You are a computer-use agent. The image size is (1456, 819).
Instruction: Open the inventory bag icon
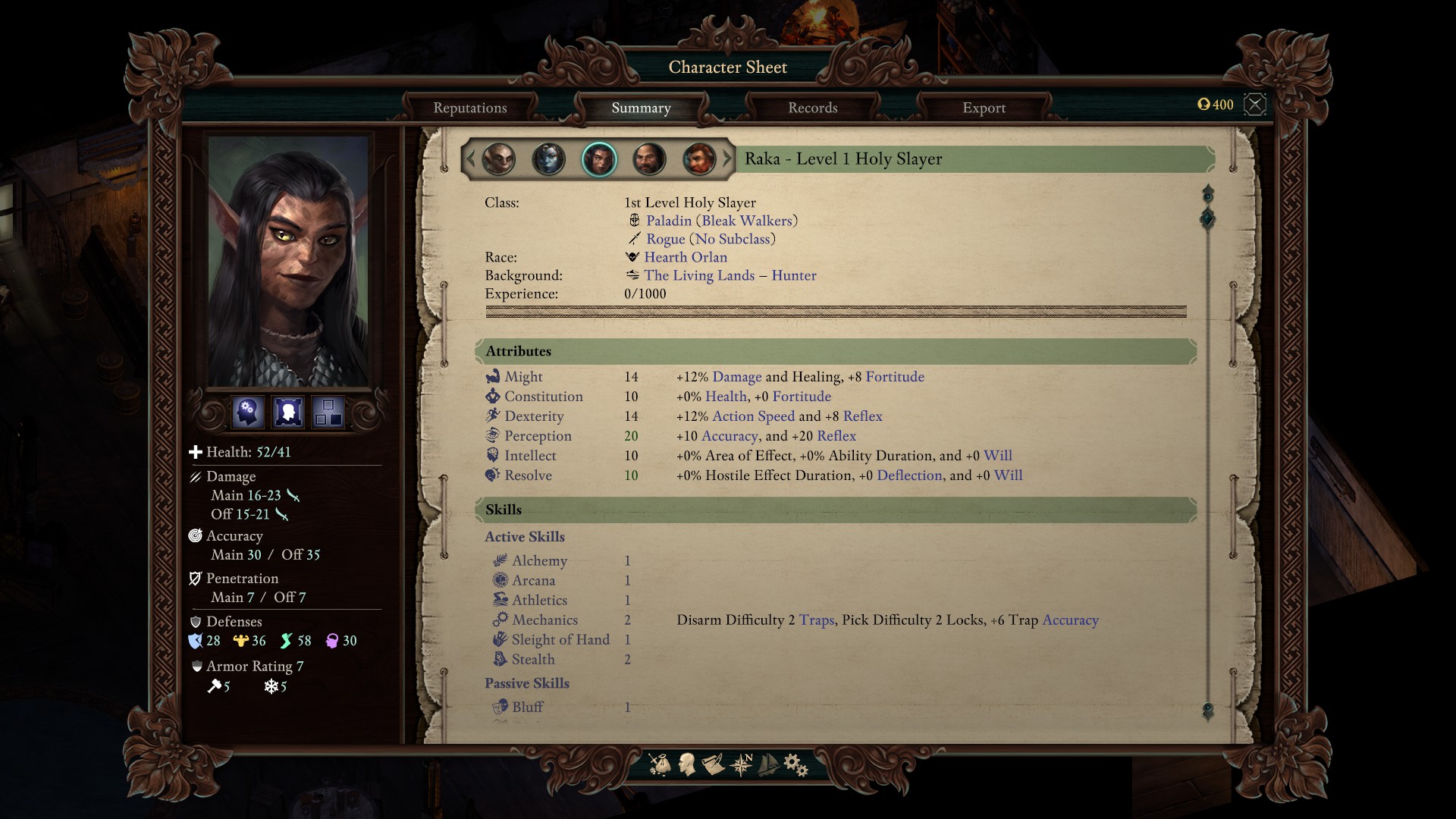pos(660,764)
